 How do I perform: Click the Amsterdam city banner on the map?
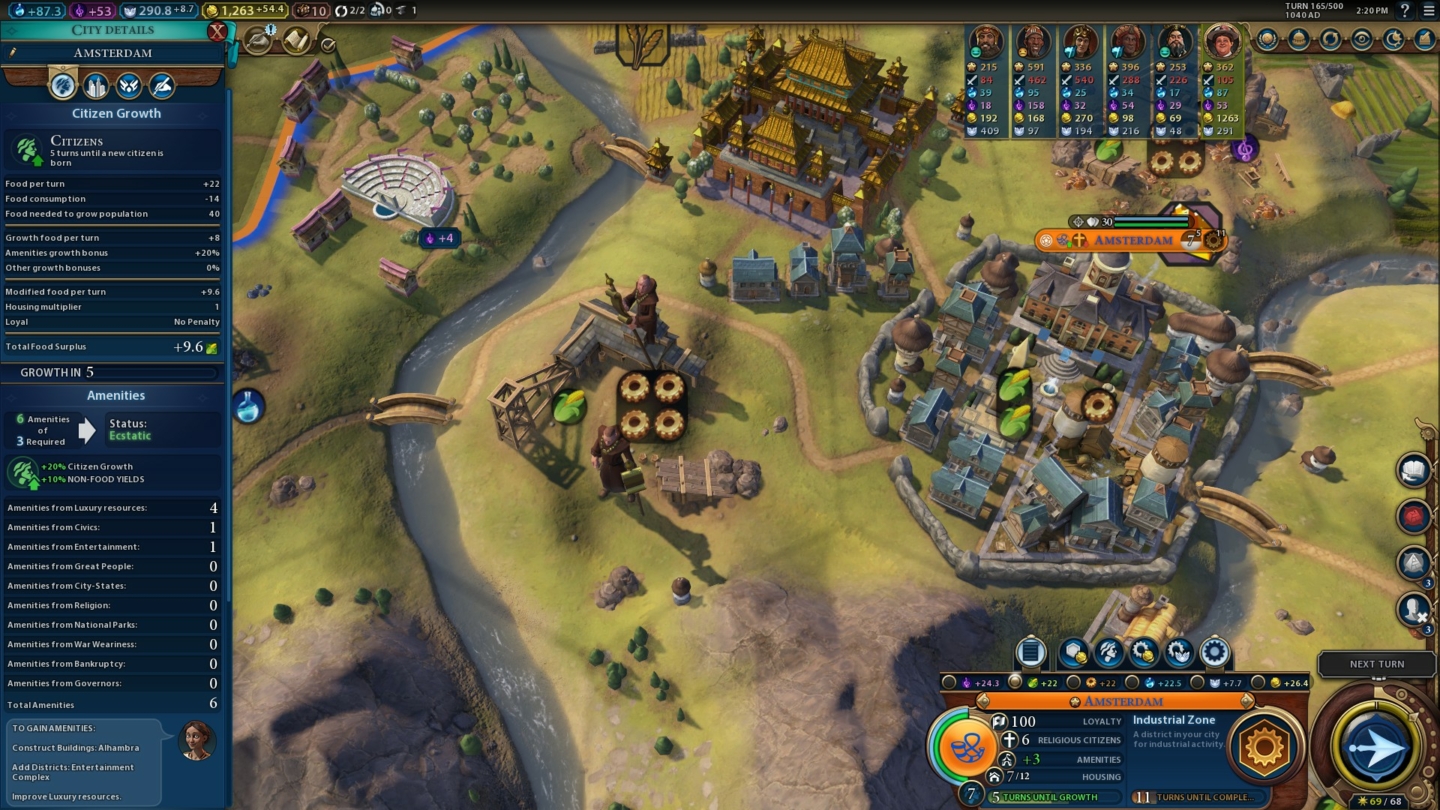click(x=1135, y=240)
